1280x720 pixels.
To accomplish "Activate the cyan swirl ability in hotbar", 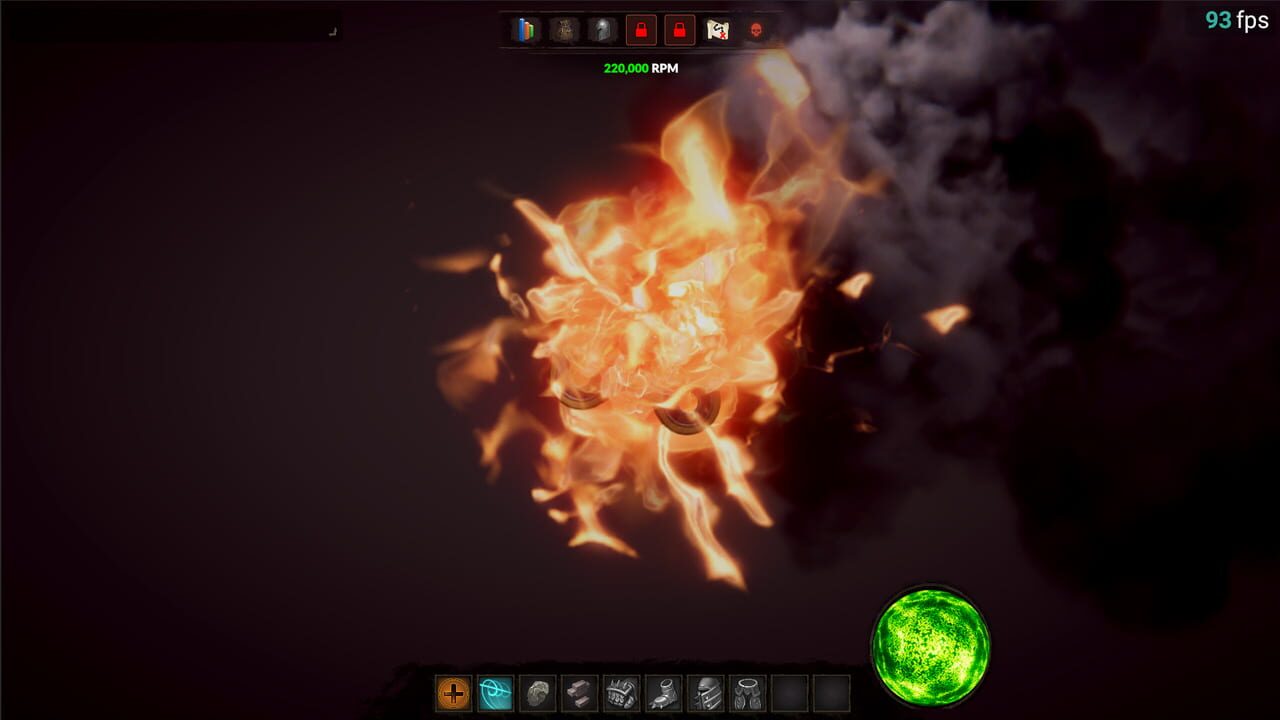I will point(495,691).
